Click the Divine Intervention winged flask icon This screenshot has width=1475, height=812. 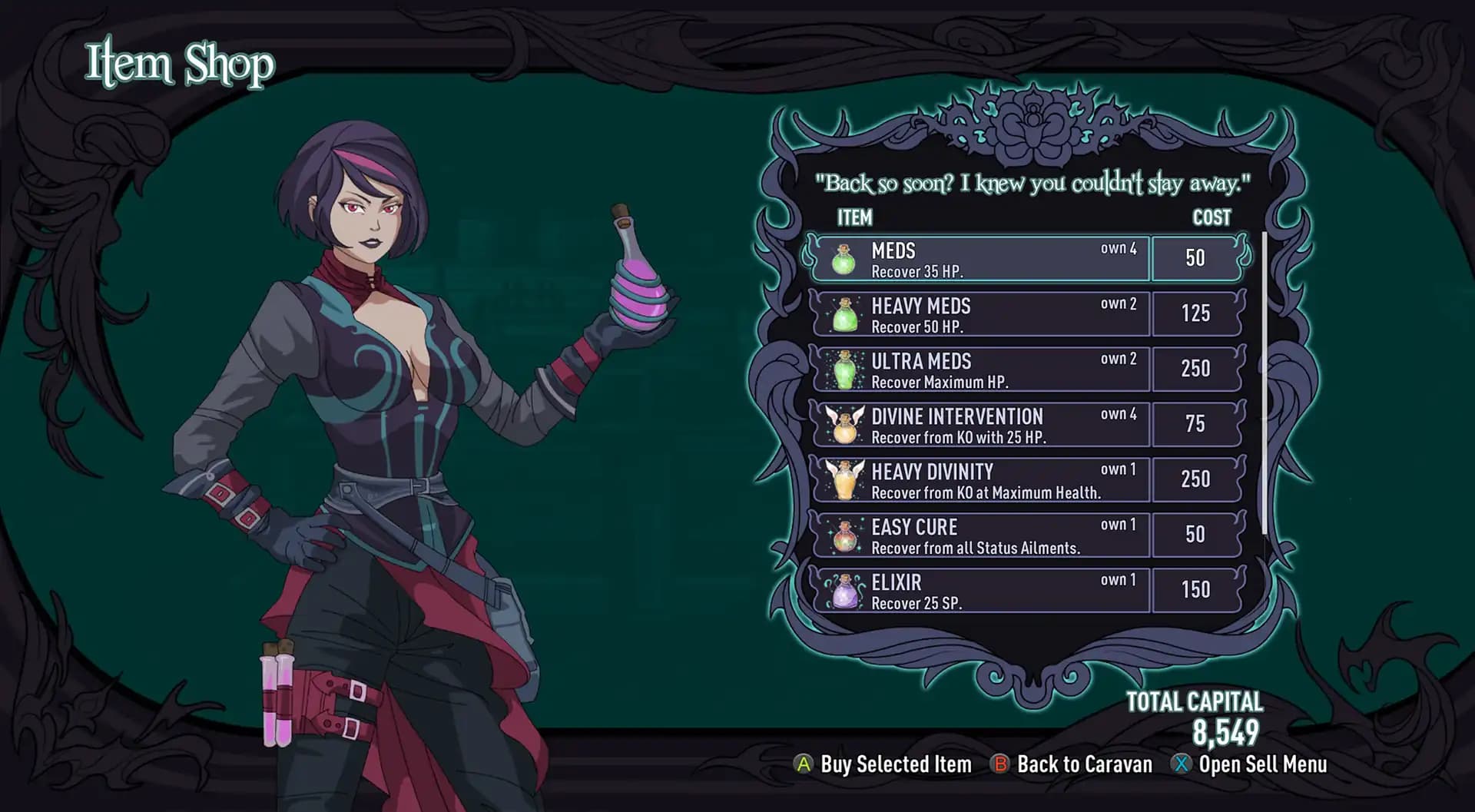click(x=844, y=425)
